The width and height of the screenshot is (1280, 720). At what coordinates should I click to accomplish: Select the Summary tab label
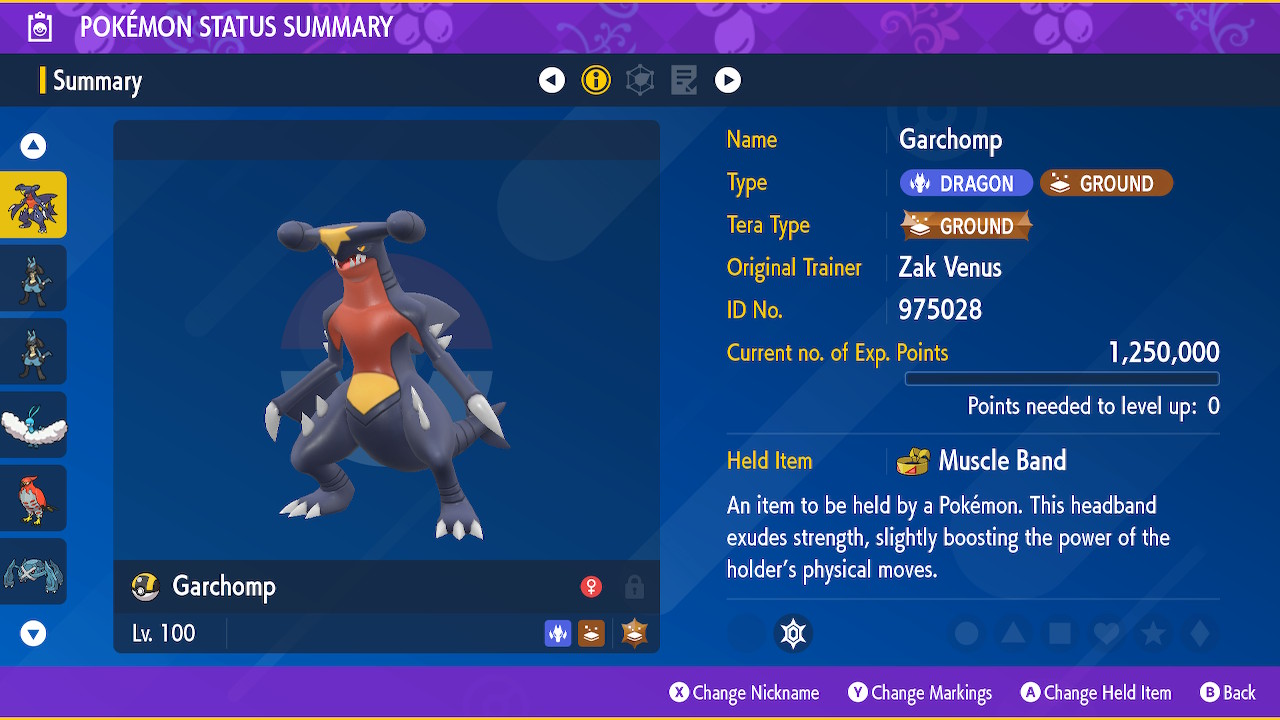click(x=97, y=80)
